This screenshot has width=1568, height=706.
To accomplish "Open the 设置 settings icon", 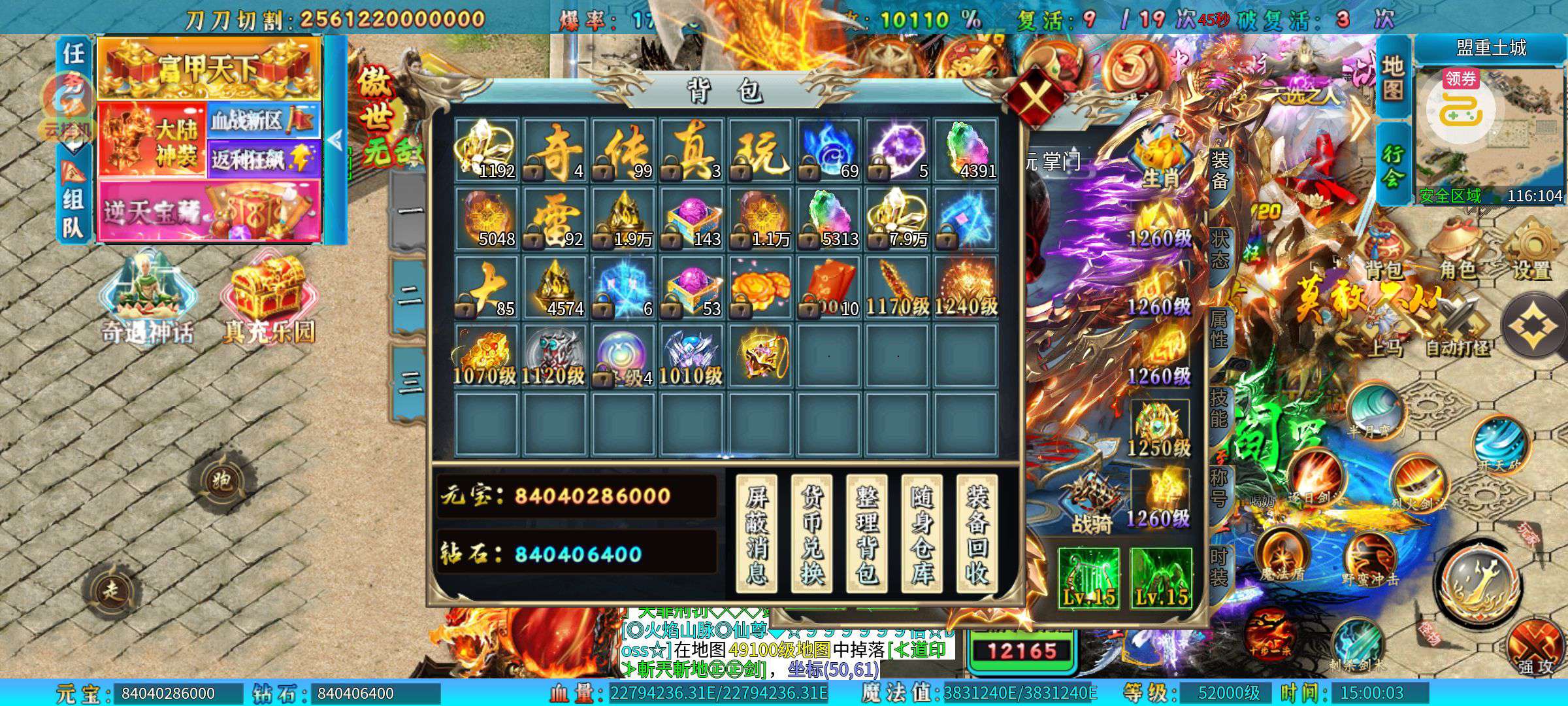I will point(1532,252).
